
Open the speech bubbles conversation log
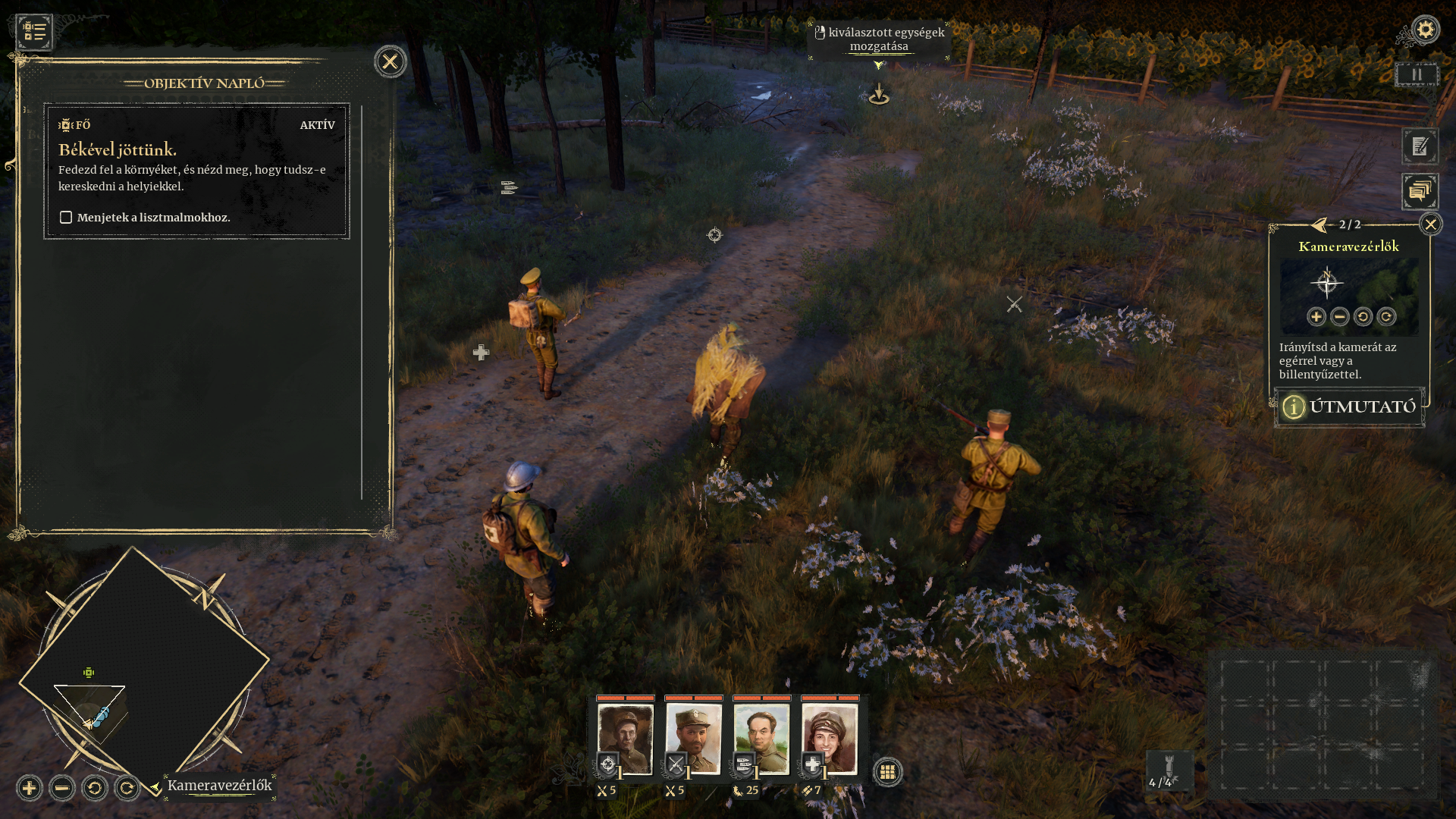[1420, 191]
